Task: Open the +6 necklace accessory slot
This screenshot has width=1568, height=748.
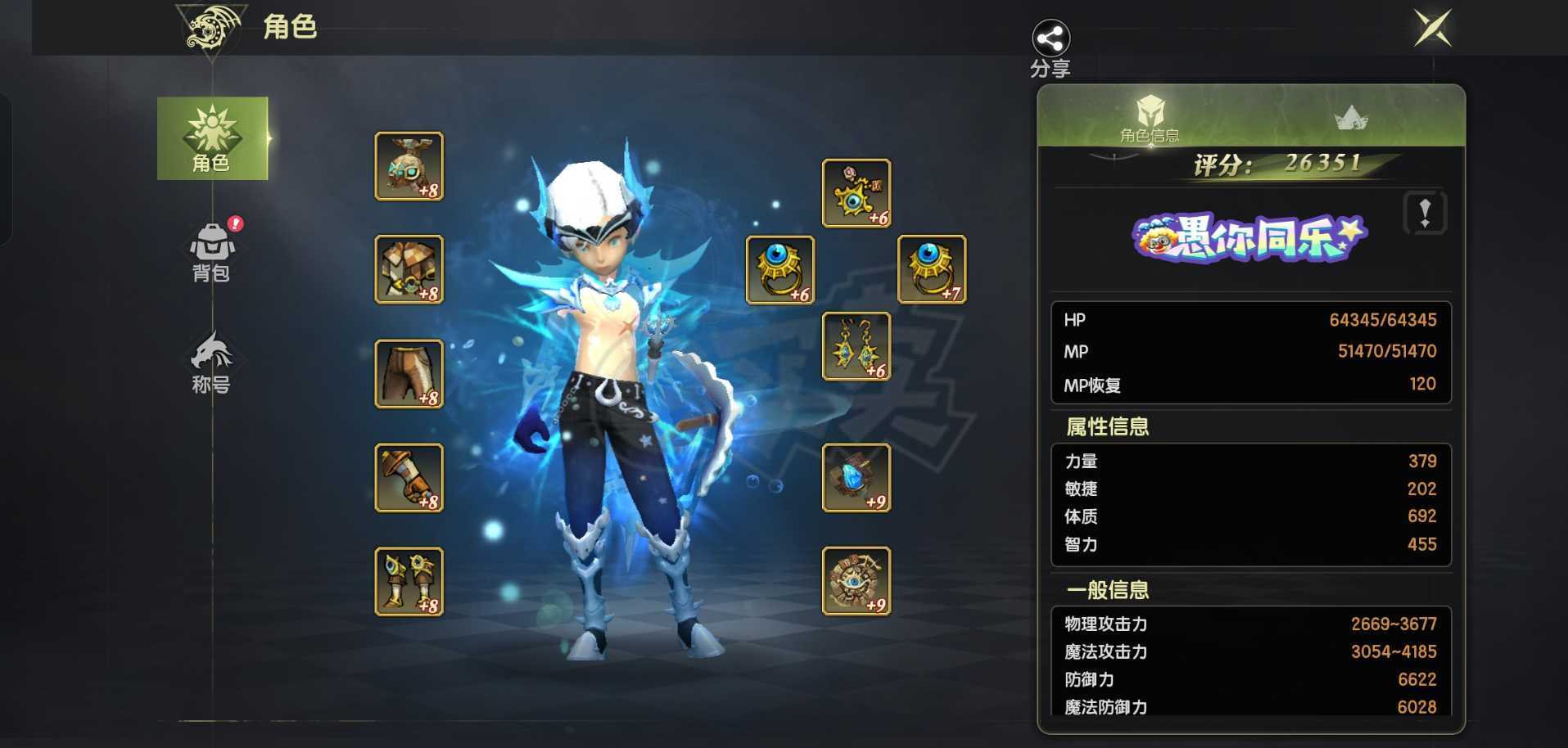Action: [856, 194]
